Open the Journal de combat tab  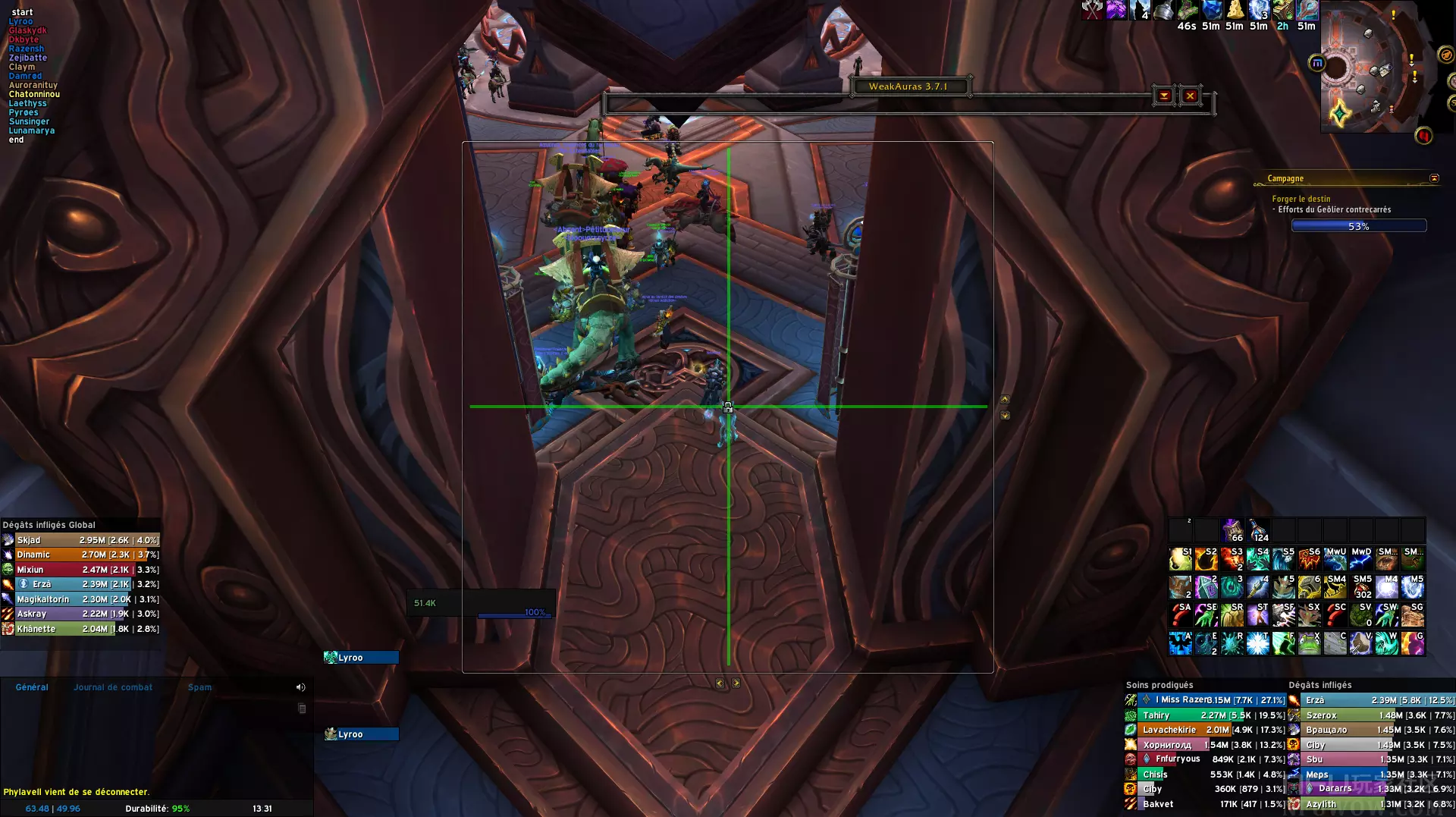(113, 687)
